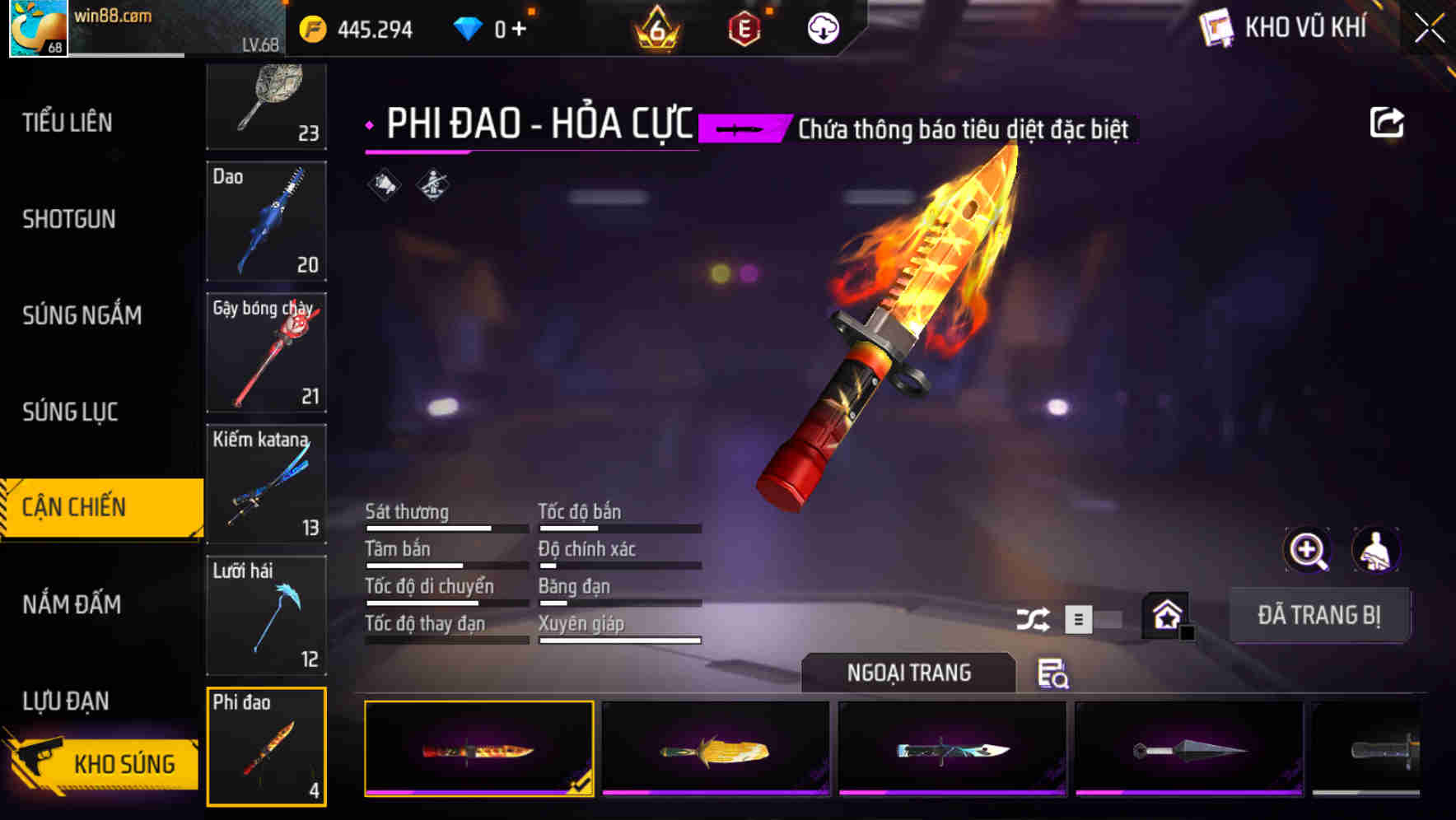Select the Phi đao item in weapon list
1456x820 pixels.
point(267,746)
